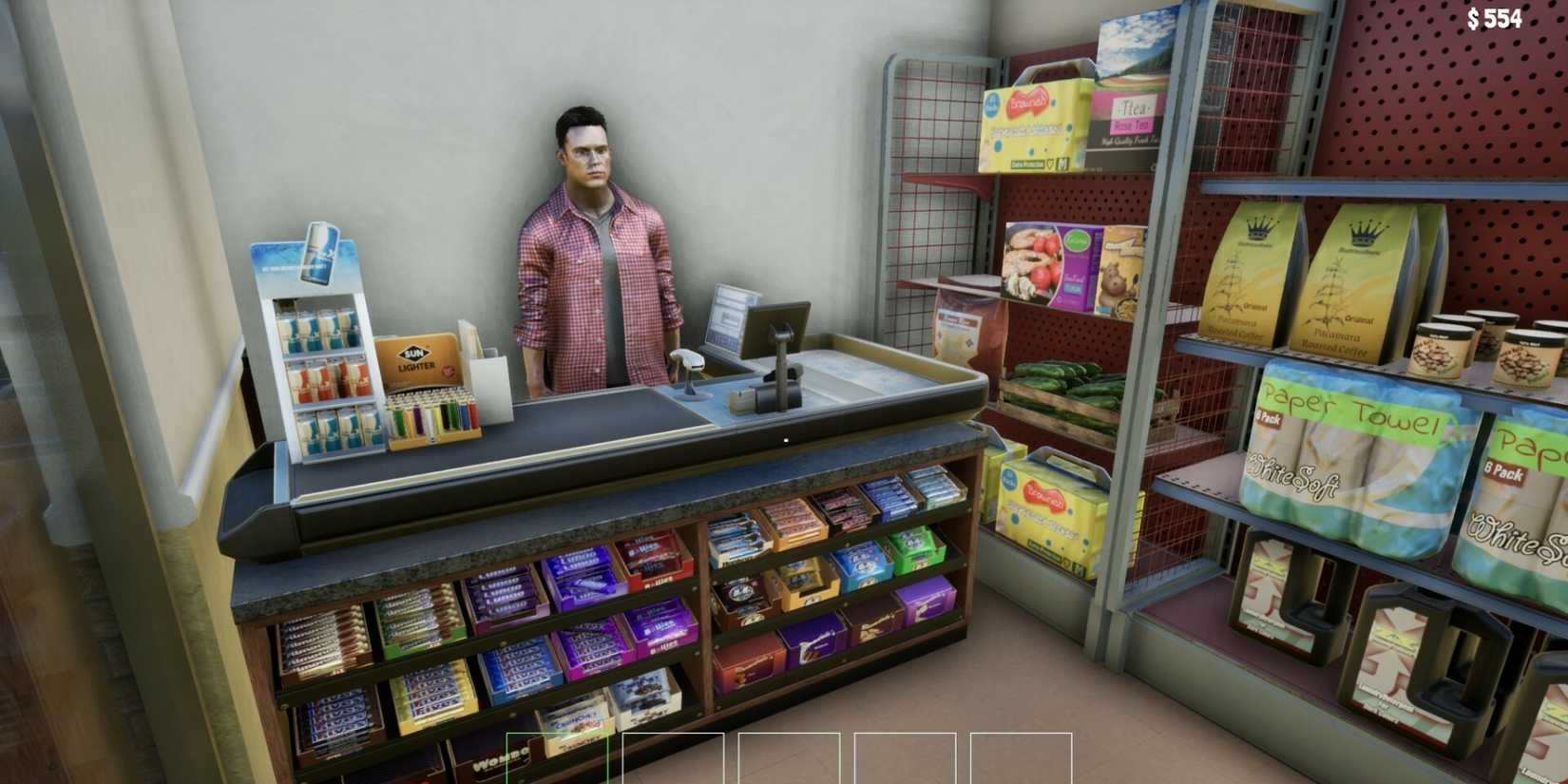Select the second hotbar slot

(674, 760)
